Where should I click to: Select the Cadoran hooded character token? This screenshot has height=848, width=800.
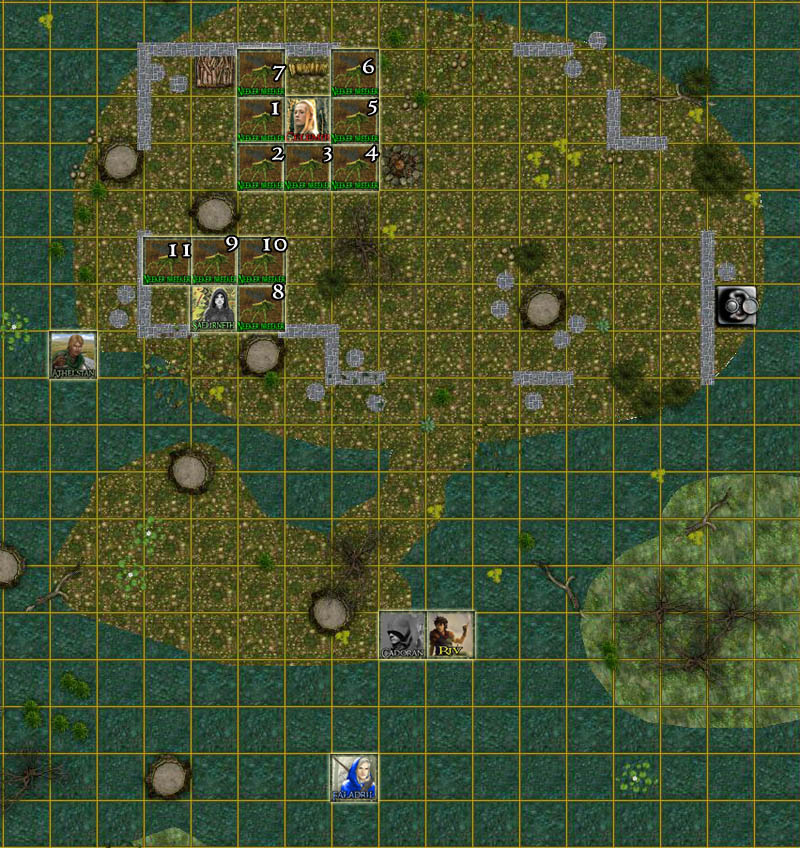(x=402, y=635)
